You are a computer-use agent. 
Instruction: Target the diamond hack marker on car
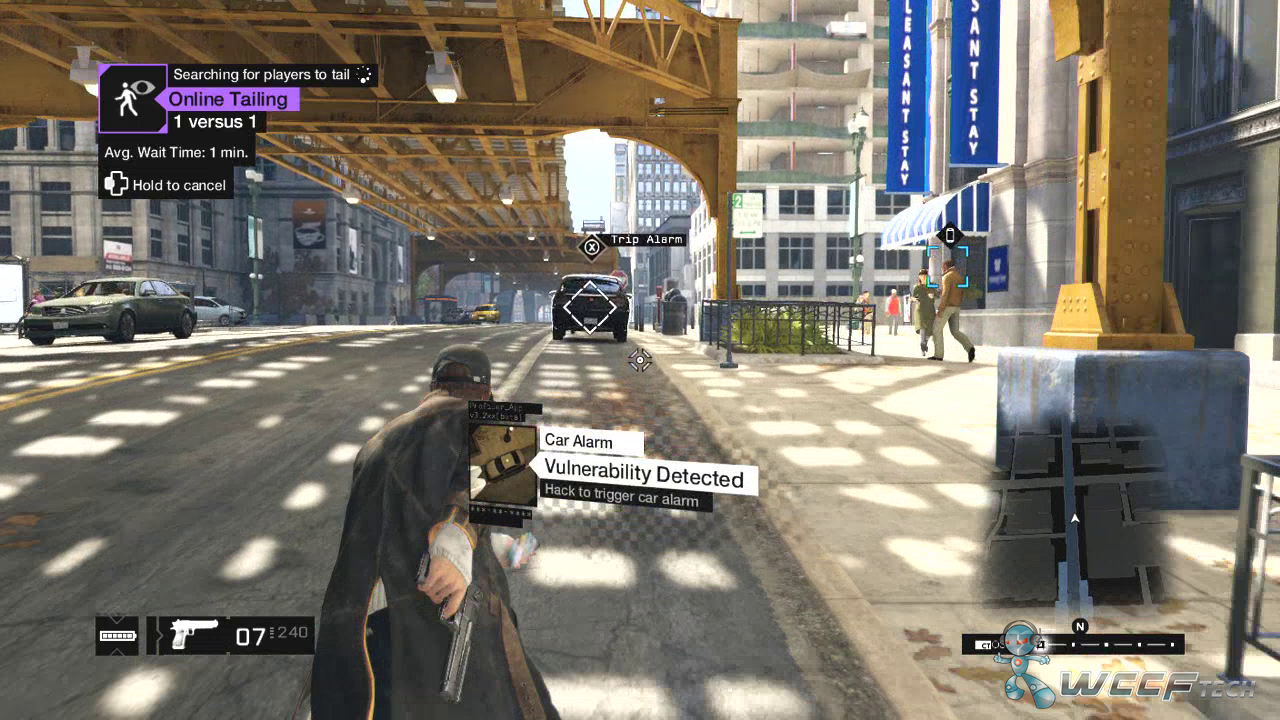coord(590,307)
